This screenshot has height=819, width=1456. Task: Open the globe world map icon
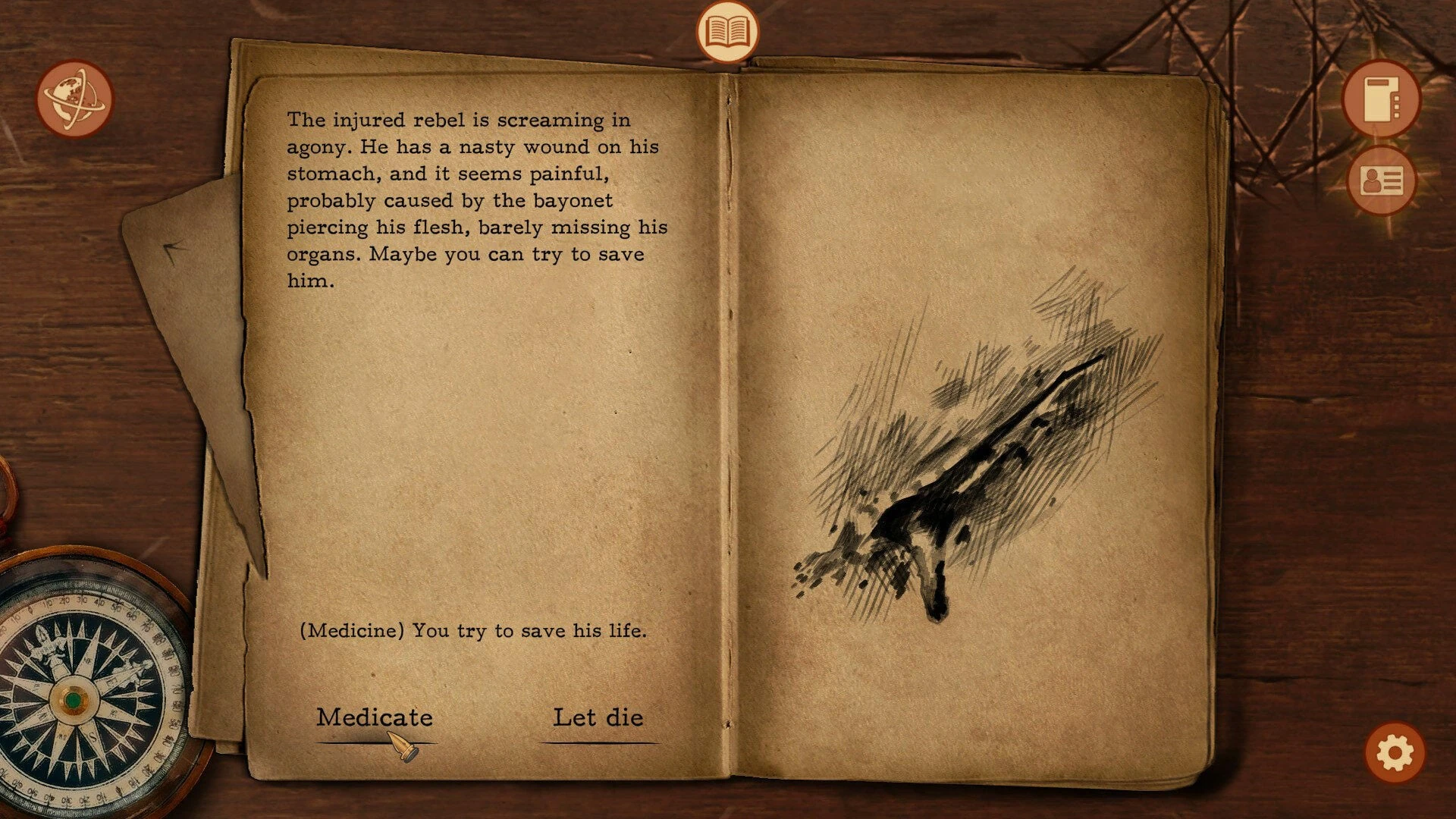pyautogui.click(x=74, y=99)
